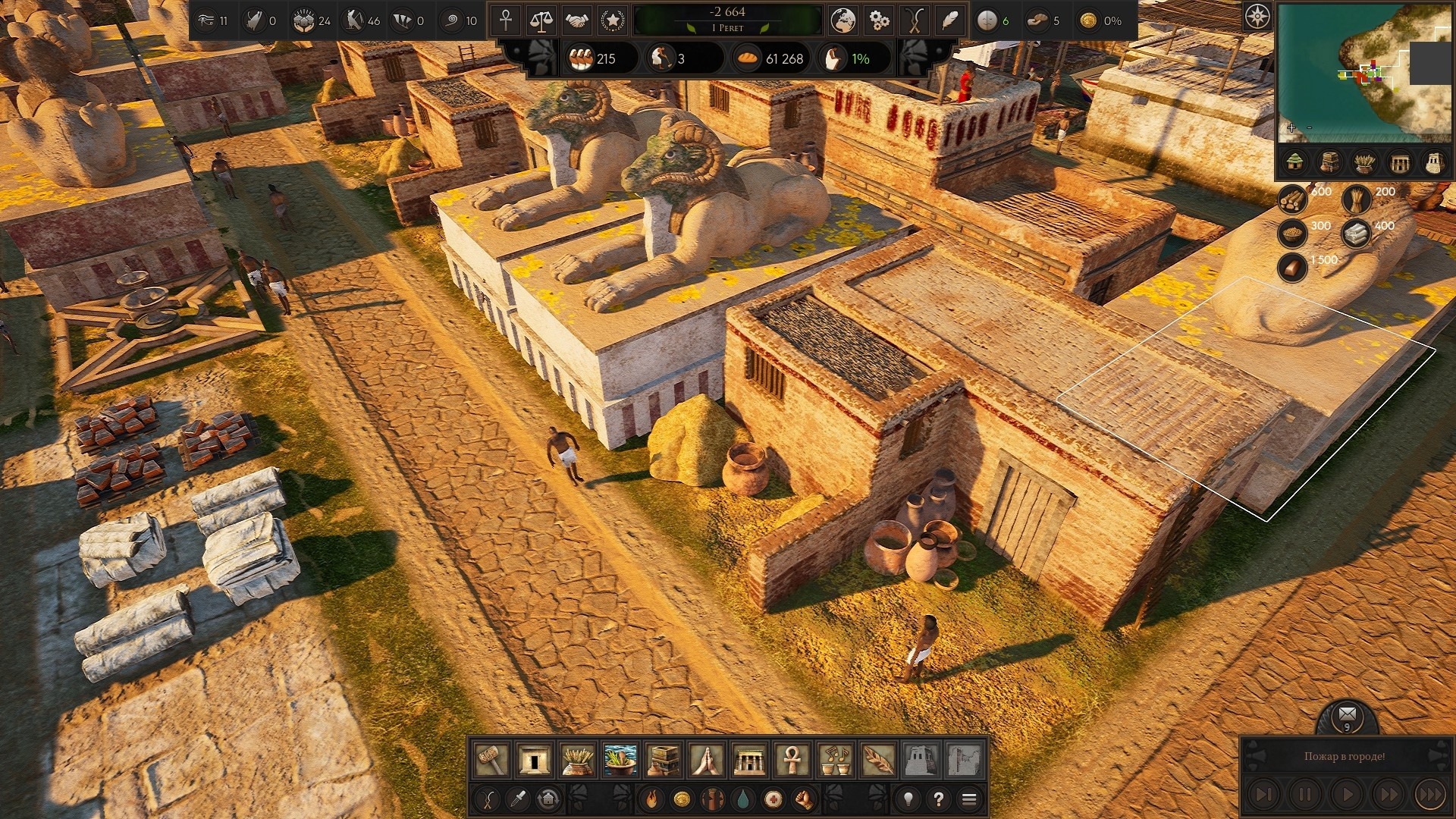Open the balance scales panel

pos(541,21)
